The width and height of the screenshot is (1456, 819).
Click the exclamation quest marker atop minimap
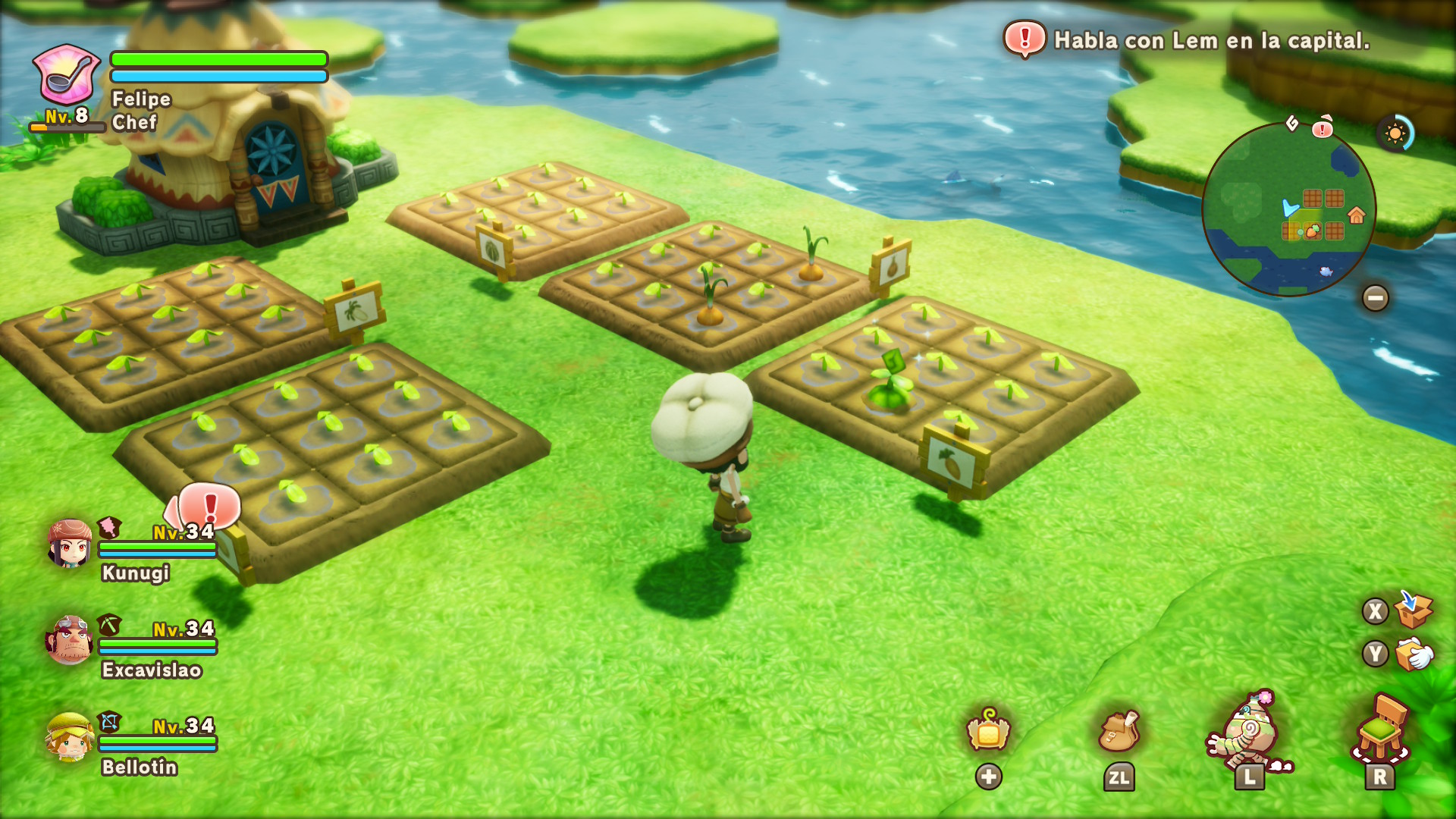(1323, 127)
